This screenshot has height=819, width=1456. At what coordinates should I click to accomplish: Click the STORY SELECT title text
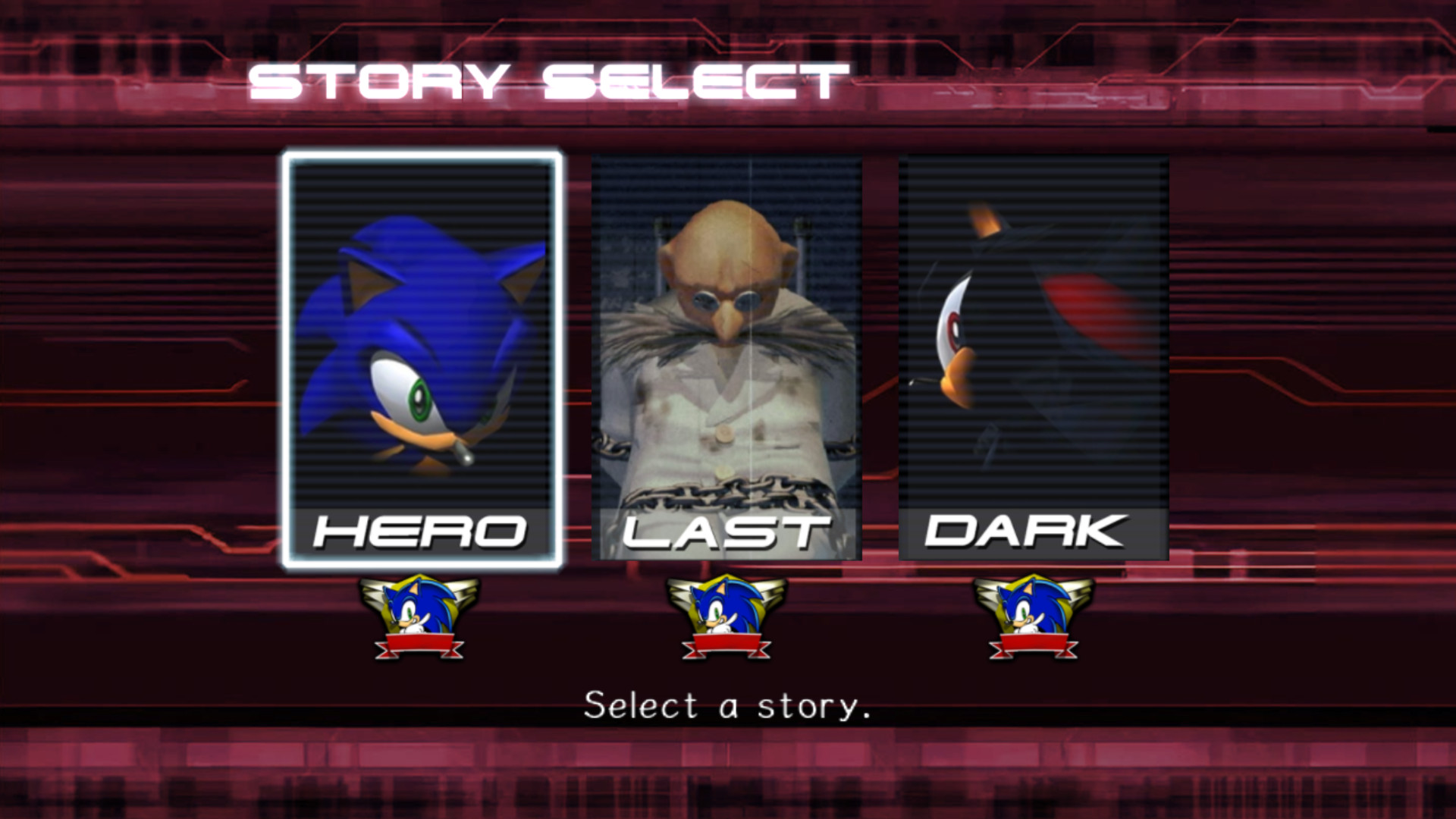click(550, 78)
